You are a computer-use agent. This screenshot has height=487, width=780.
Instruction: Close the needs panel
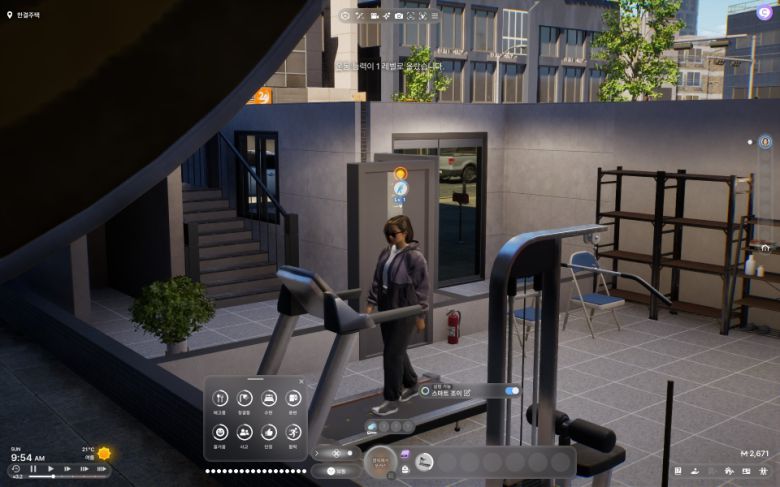pyautogui.click(x=301, y=381)
